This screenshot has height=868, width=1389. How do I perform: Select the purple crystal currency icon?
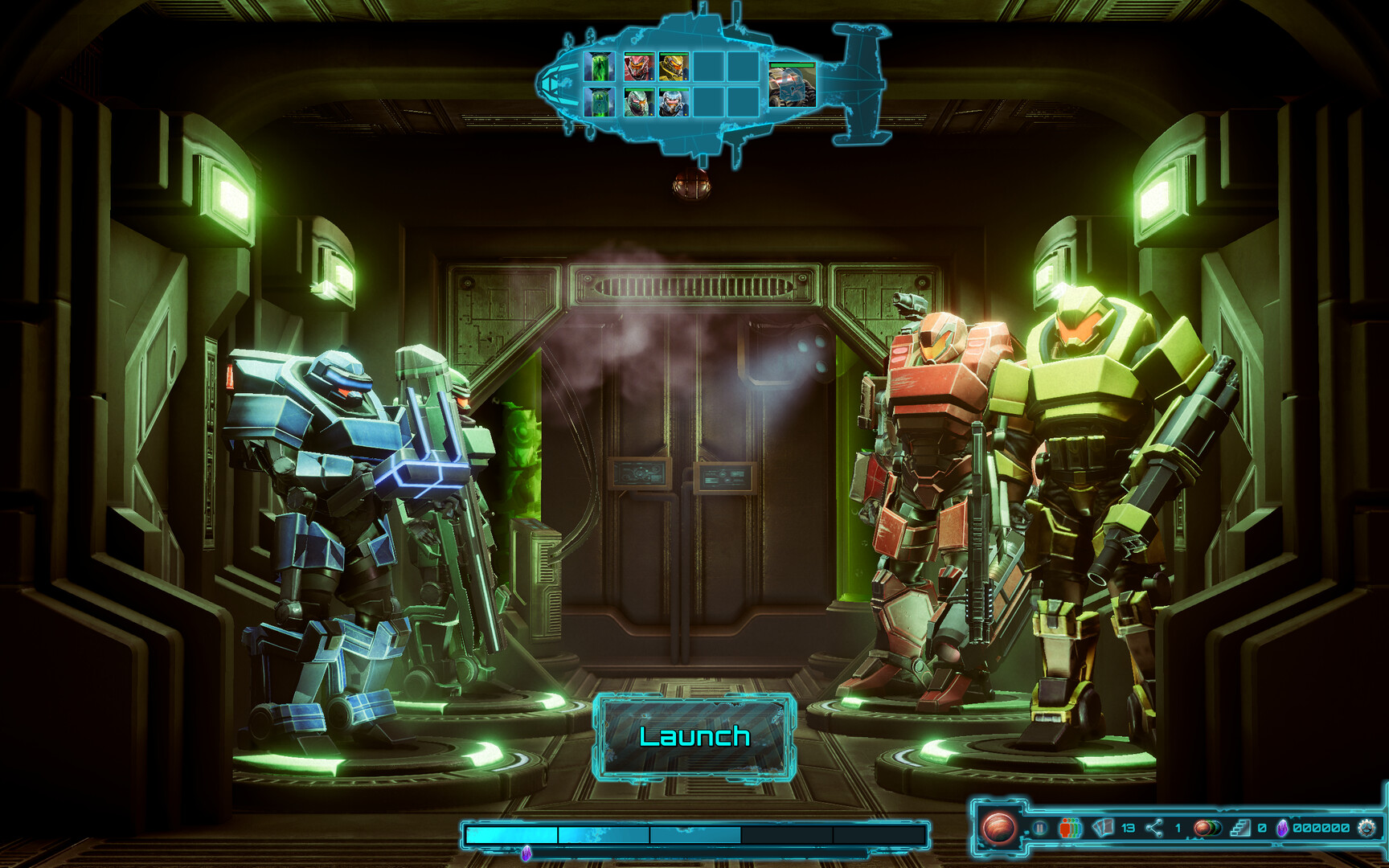click(1283, 829)
